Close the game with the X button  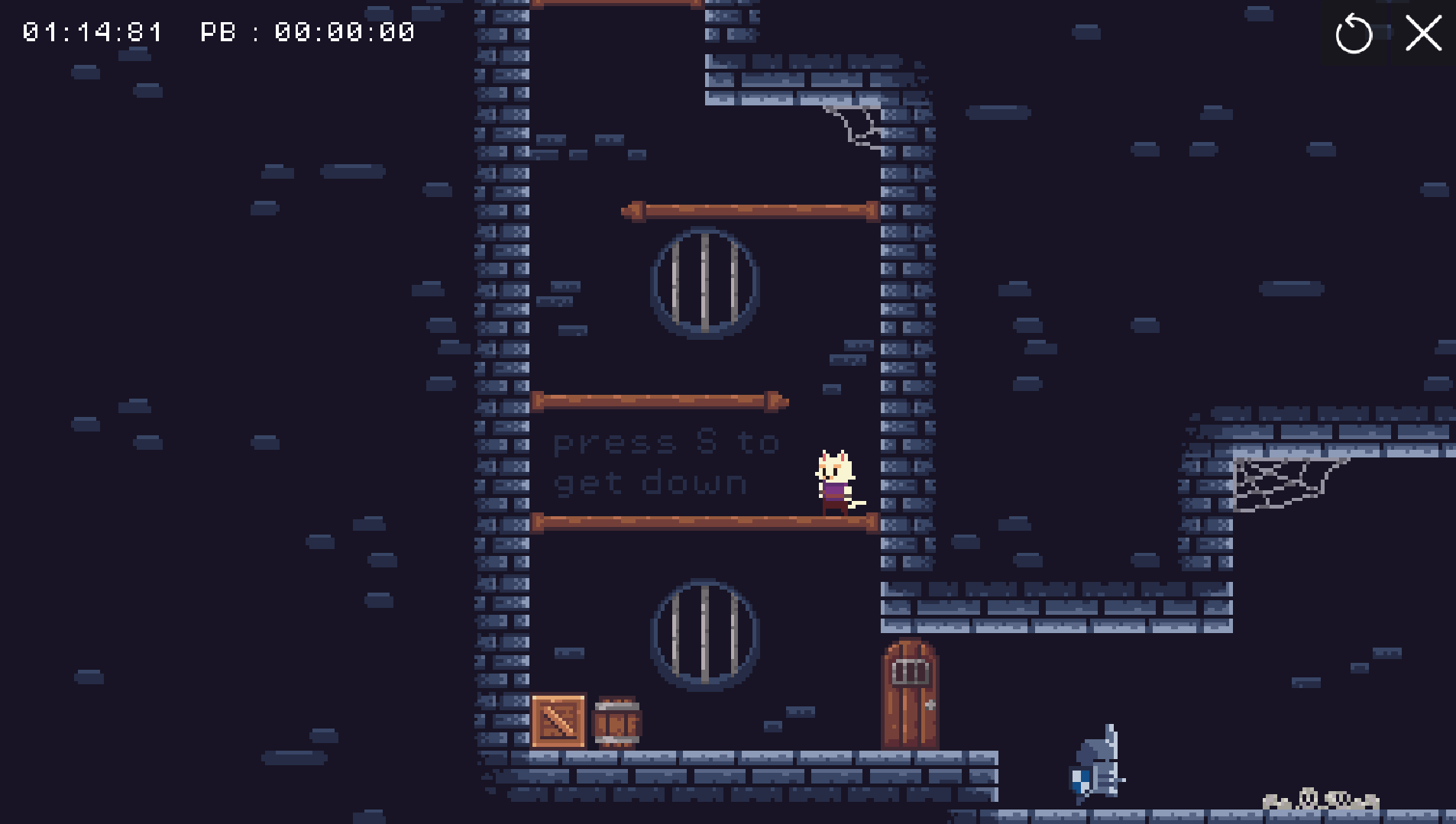1423,34
